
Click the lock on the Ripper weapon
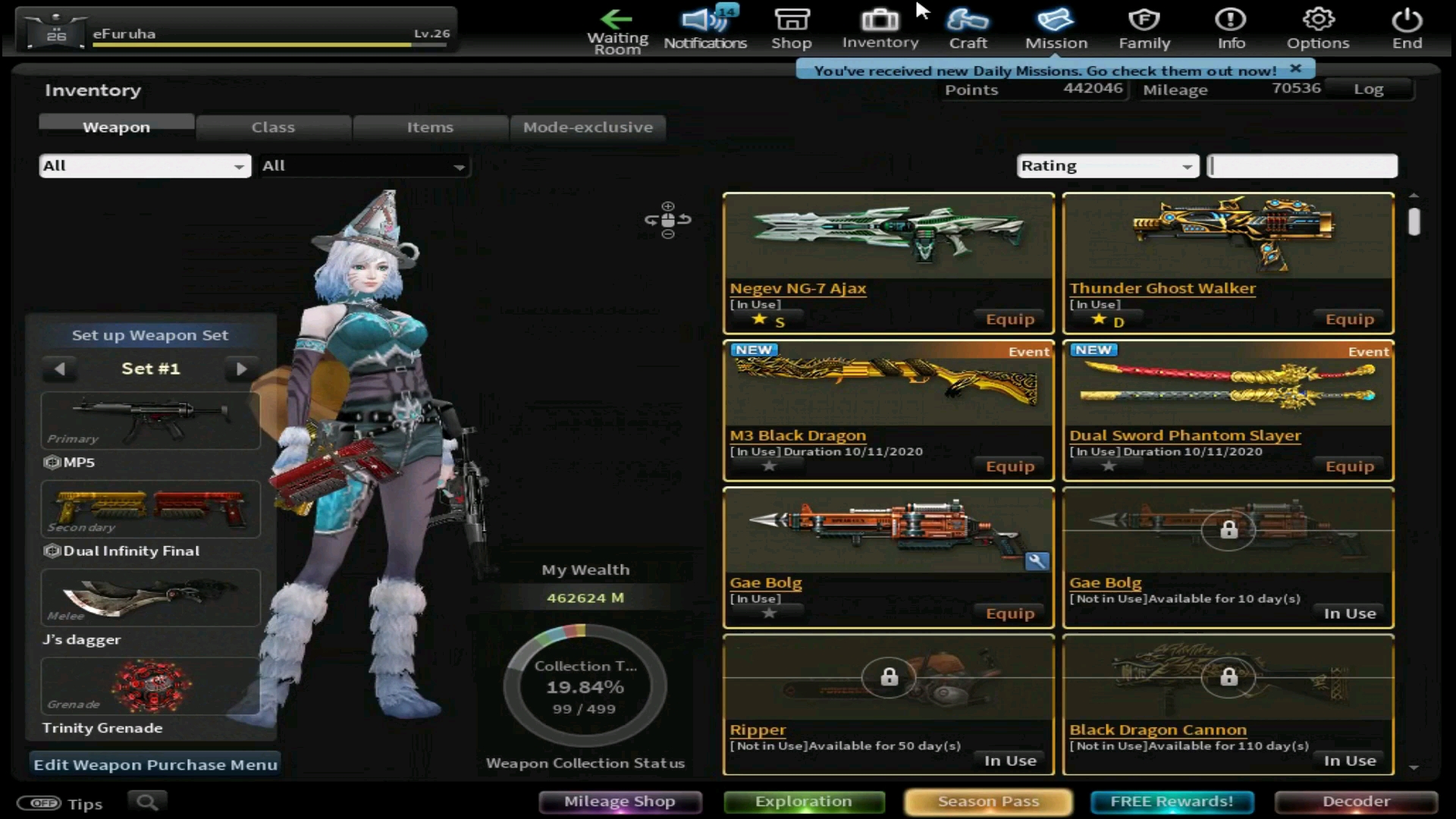tap(888, 677)
